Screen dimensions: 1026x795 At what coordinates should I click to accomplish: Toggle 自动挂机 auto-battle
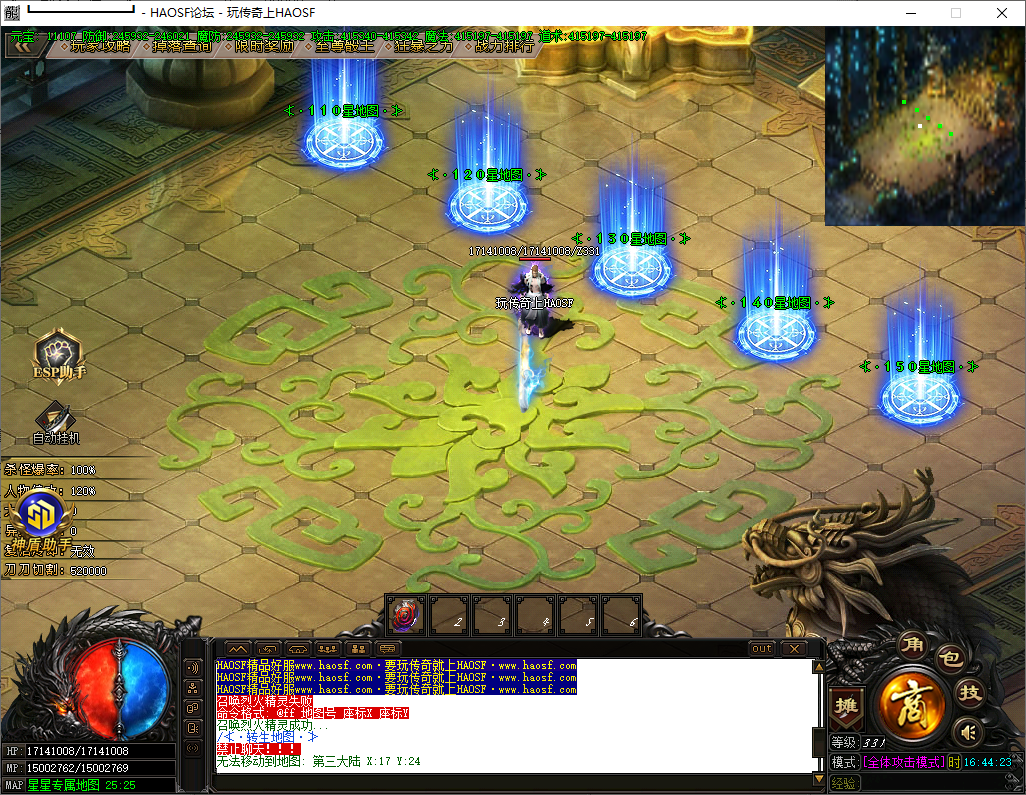coord(56,422)
